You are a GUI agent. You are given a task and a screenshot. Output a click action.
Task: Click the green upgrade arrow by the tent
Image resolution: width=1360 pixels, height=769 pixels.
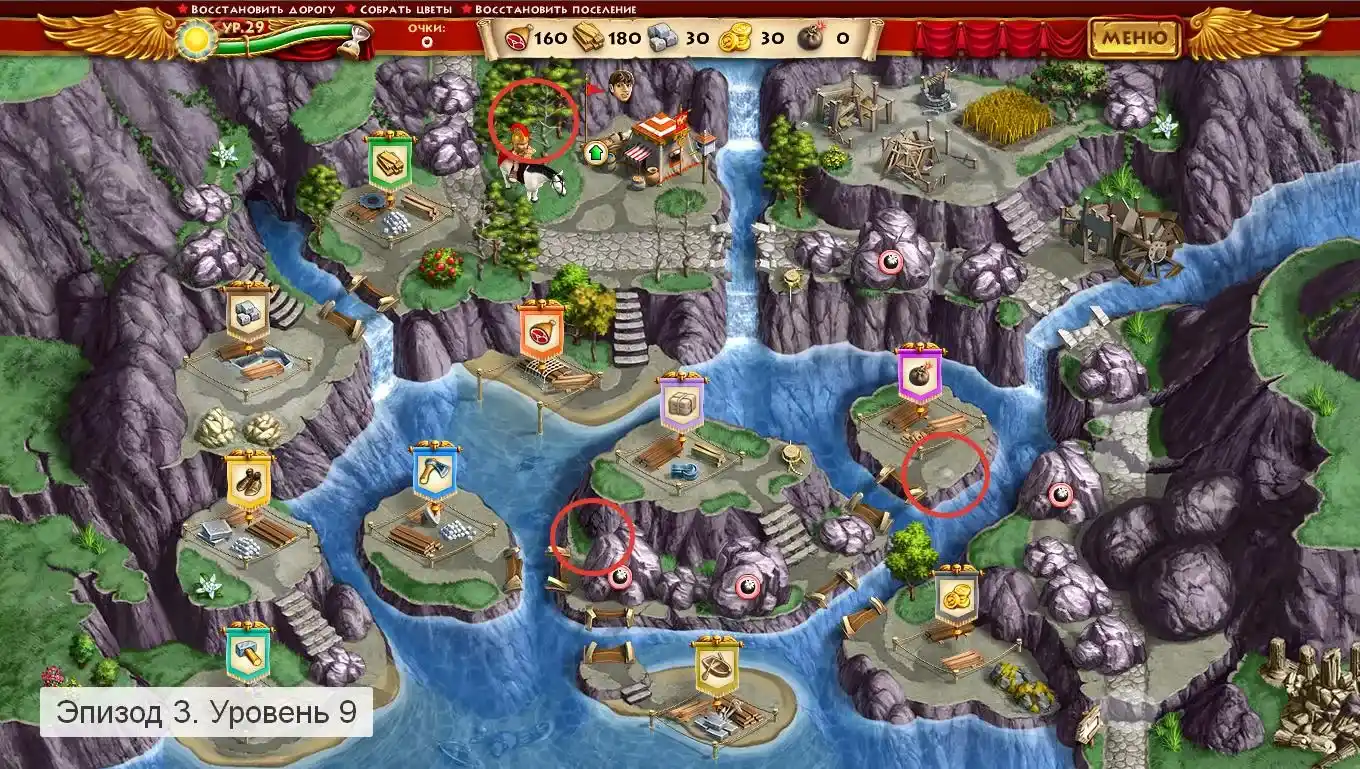click(x=594, y=154)
